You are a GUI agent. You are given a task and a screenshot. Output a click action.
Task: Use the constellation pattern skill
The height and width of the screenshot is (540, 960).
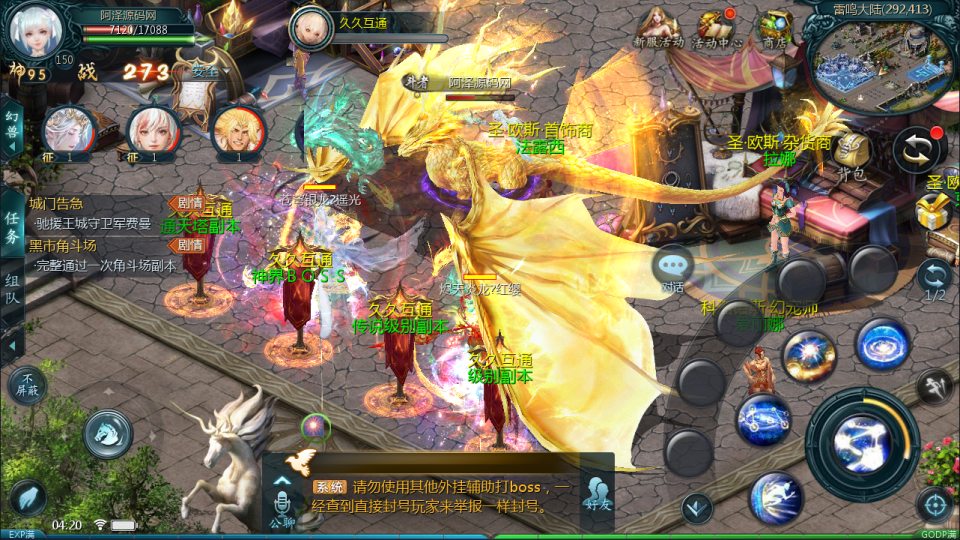(x=763, y=420)
